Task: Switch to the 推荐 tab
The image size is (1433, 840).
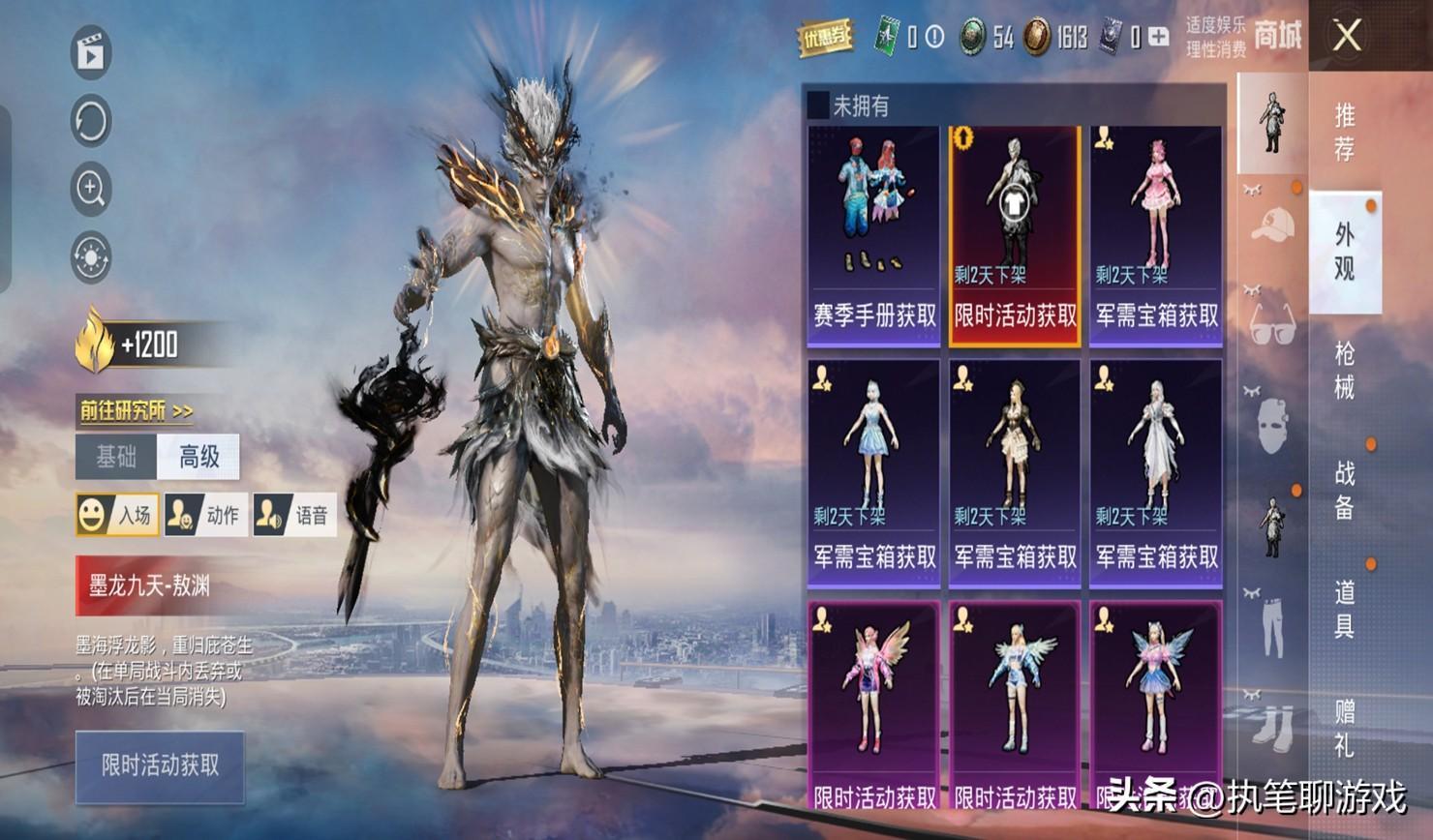Action: [1345, 132]
